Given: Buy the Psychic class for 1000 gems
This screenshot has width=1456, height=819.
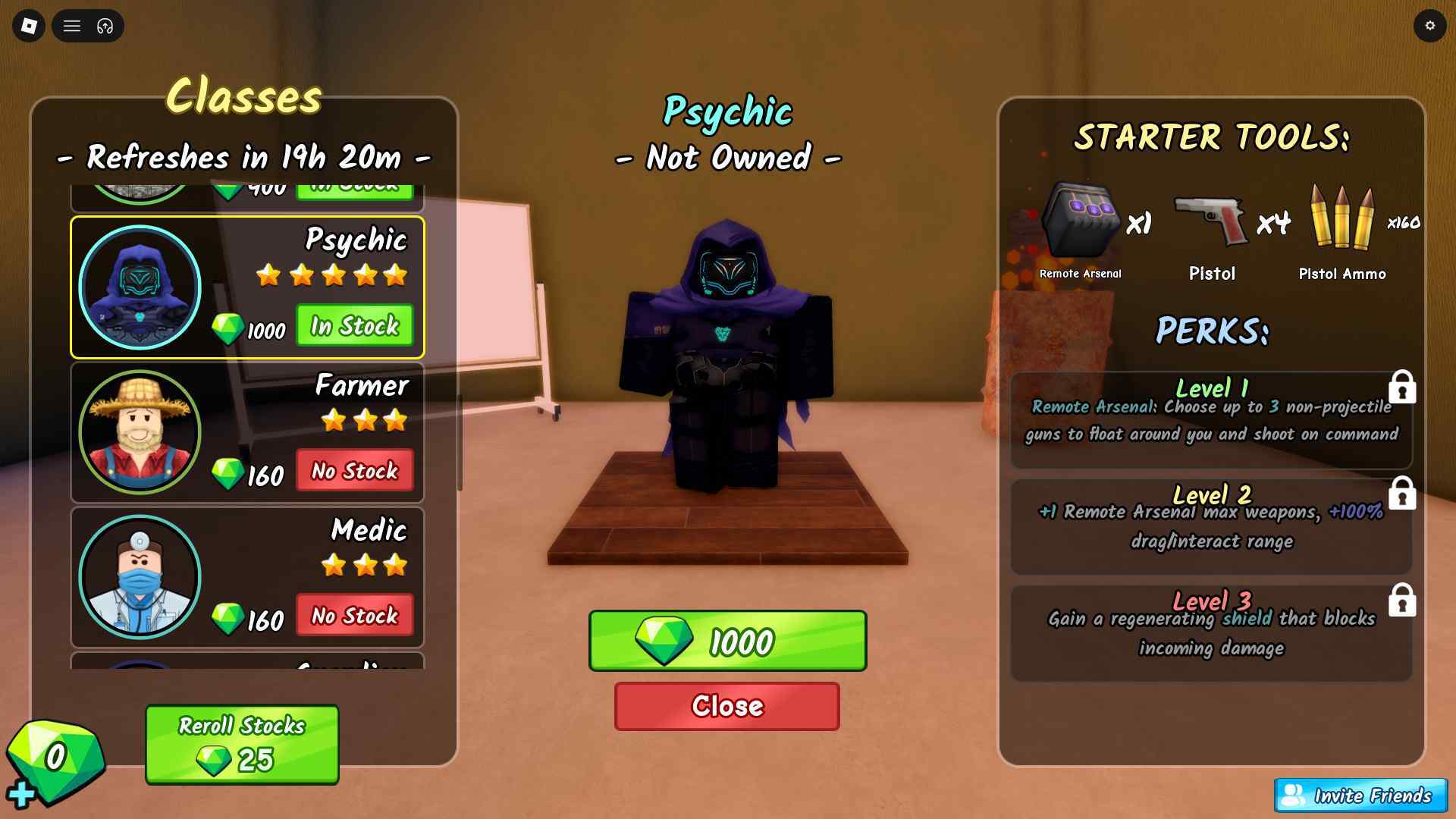Looking at the screenshot, I should tap(727, 641).
